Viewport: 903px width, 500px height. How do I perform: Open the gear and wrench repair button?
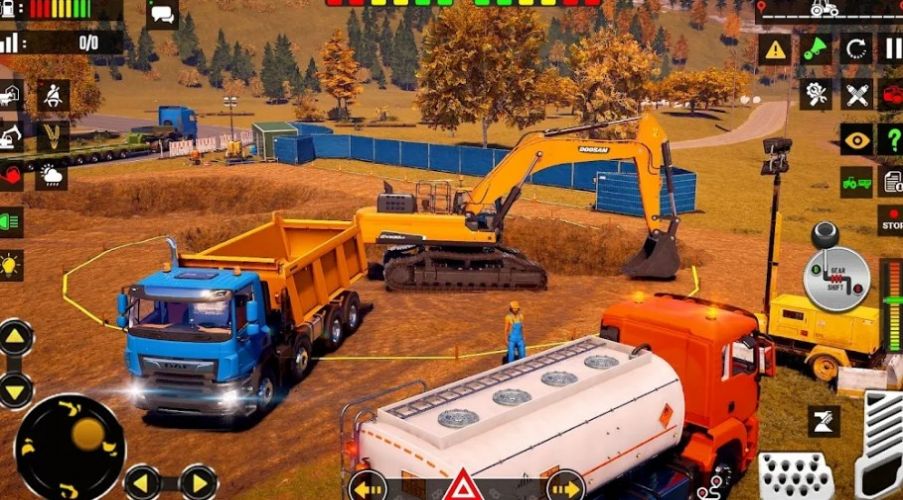815,95
